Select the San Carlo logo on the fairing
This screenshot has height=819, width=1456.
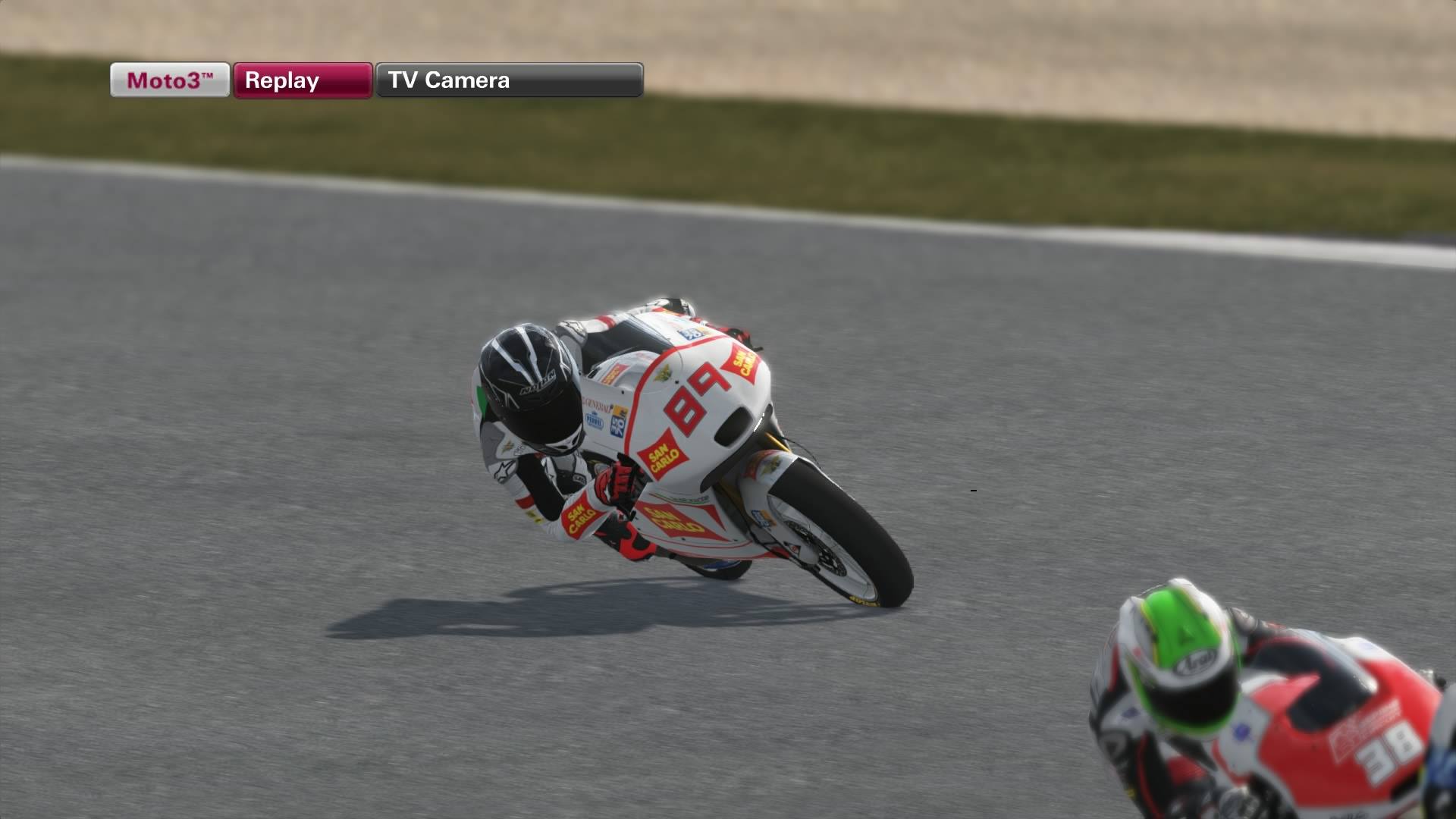(663, 455)
